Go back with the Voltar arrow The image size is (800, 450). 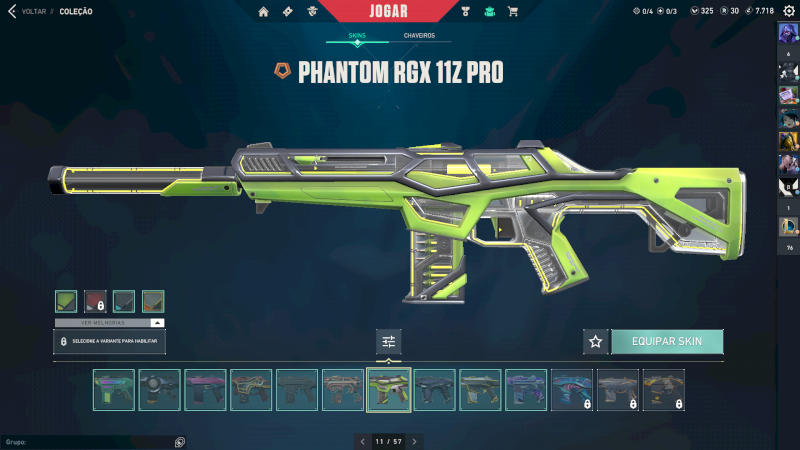(12, 11)
